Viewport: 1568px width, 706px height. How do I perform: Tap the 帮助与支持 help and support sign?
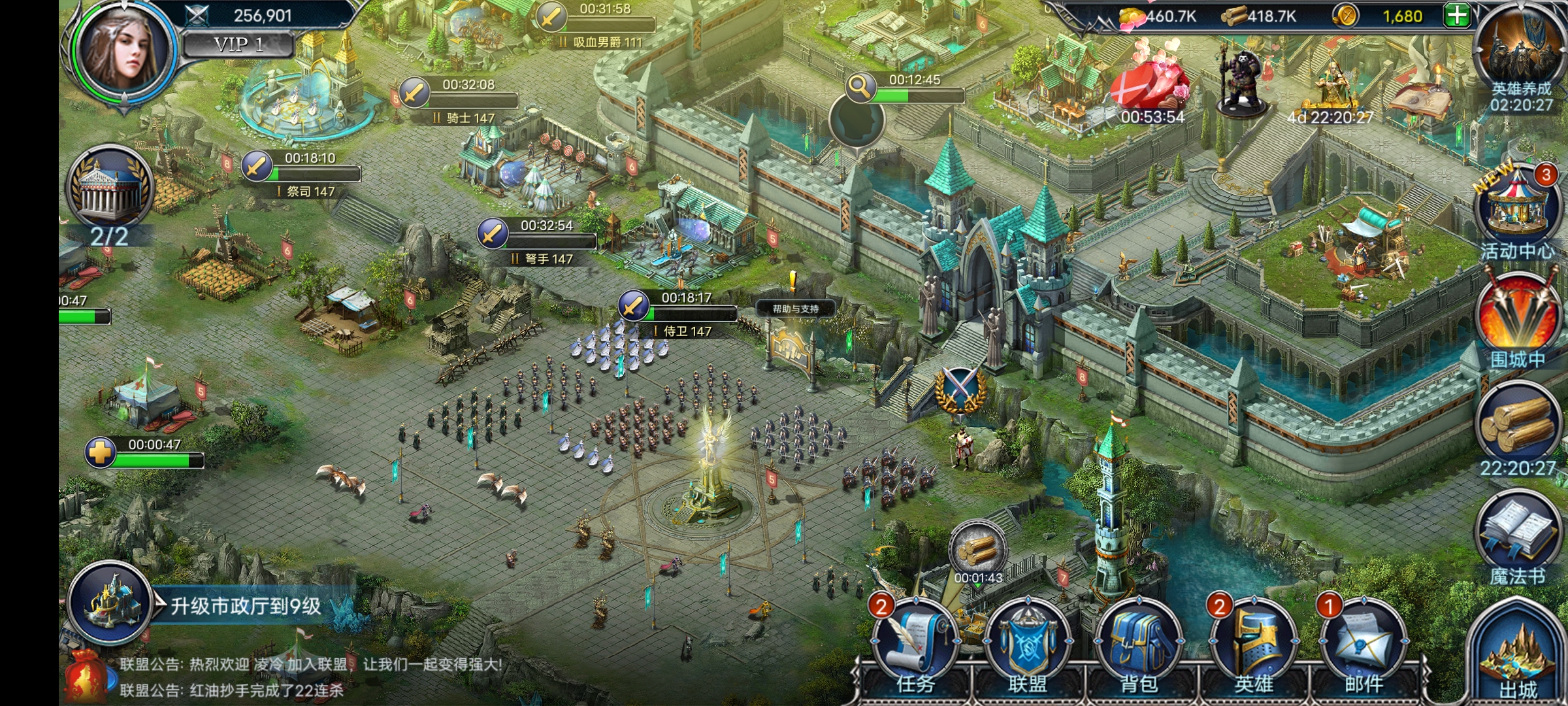click(x=794, y=309)
